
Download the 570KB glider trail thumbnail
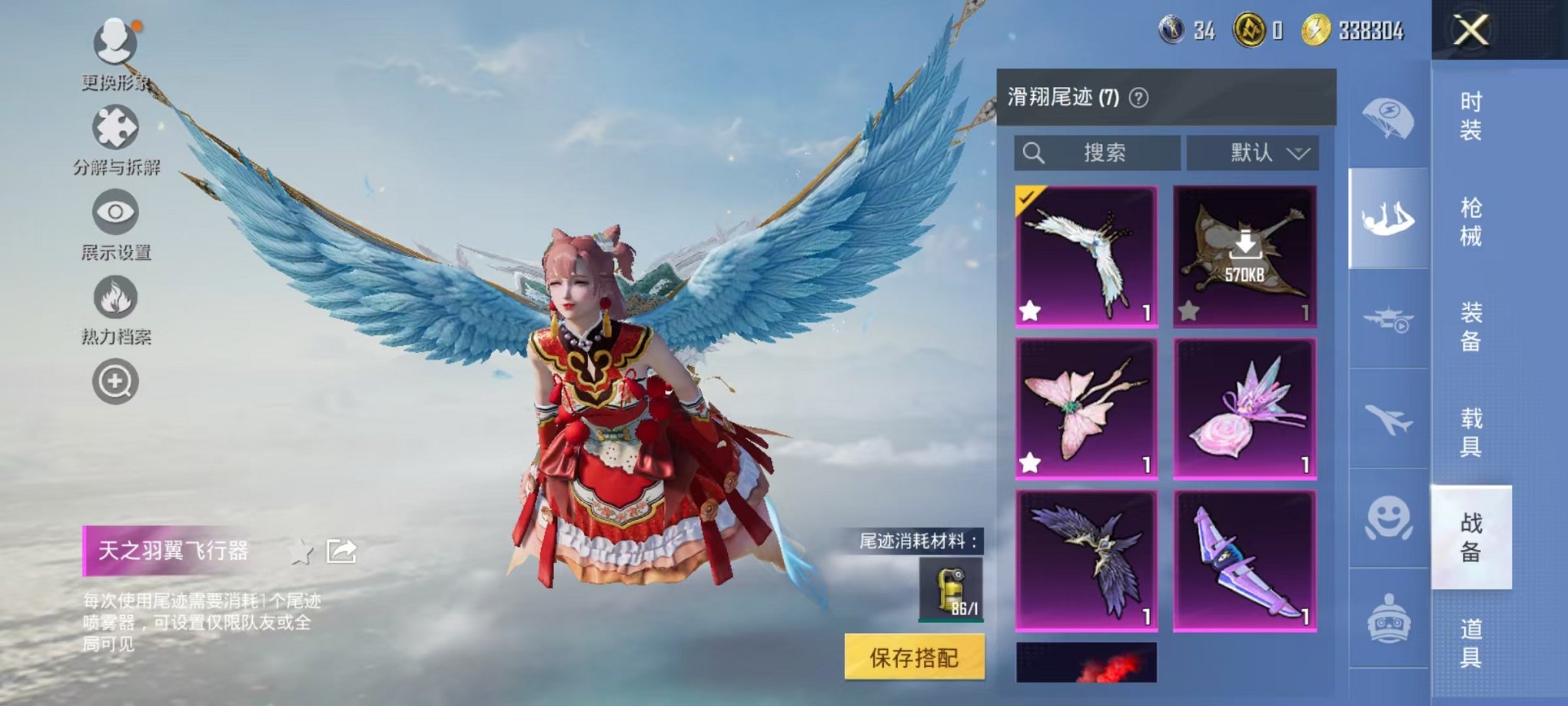1247,245
